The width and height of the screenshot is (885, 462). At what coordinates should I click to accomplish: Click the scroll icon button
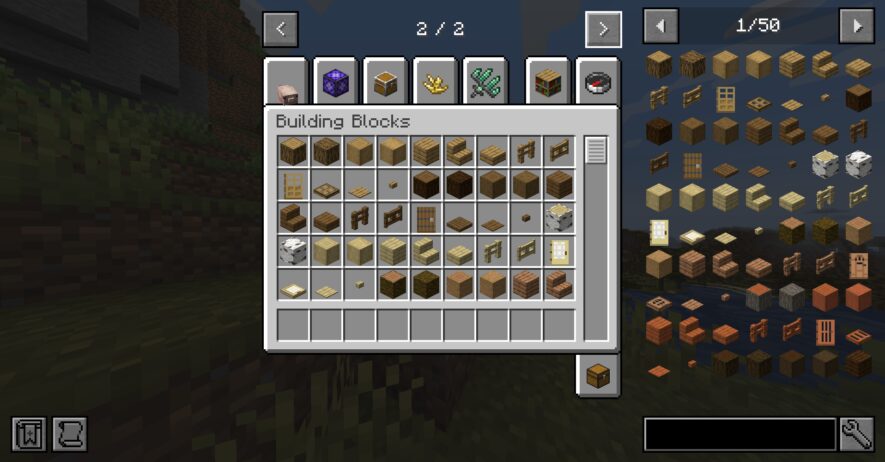(70, 434)
